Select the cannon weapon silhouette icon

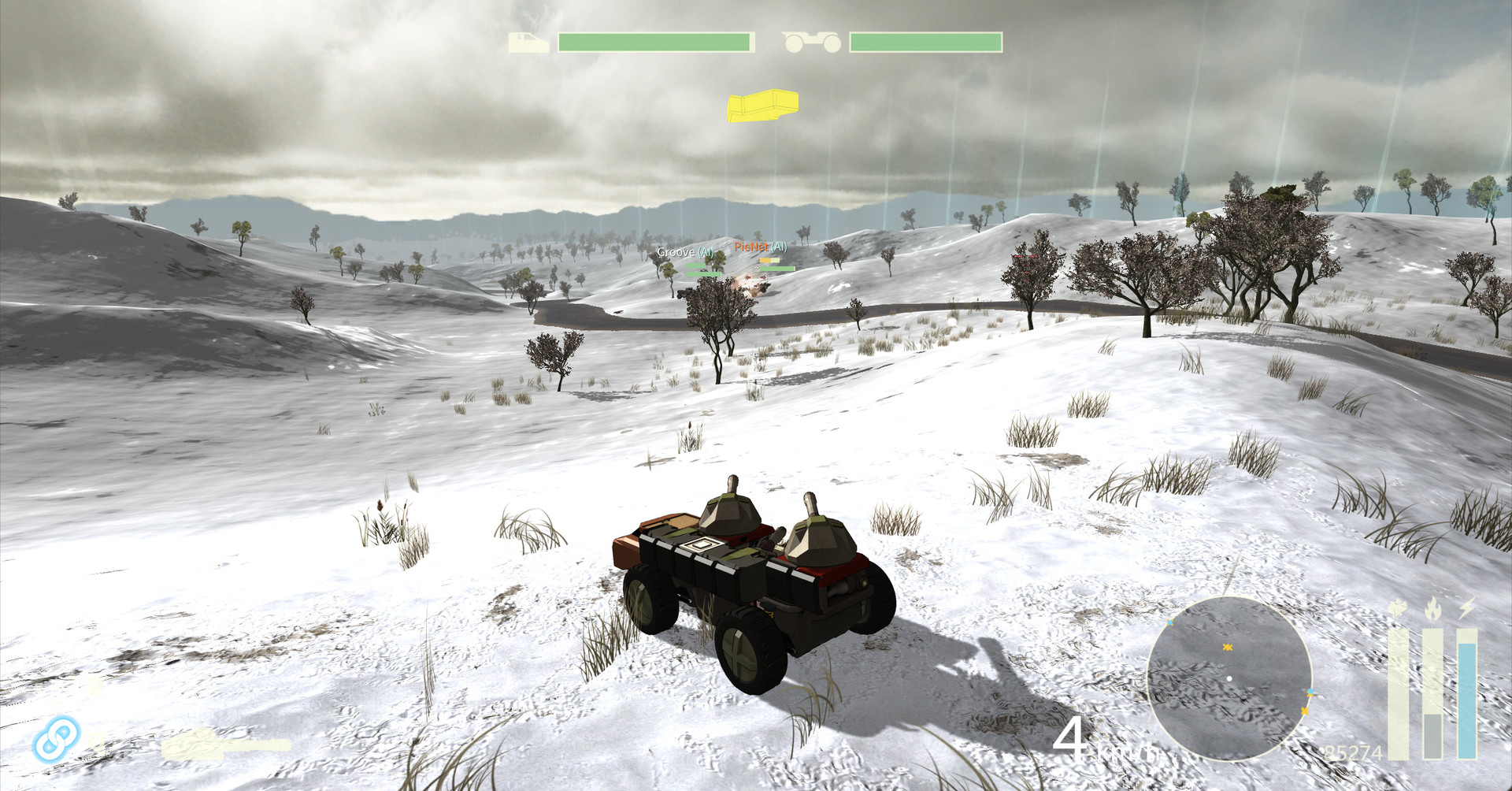225,745
